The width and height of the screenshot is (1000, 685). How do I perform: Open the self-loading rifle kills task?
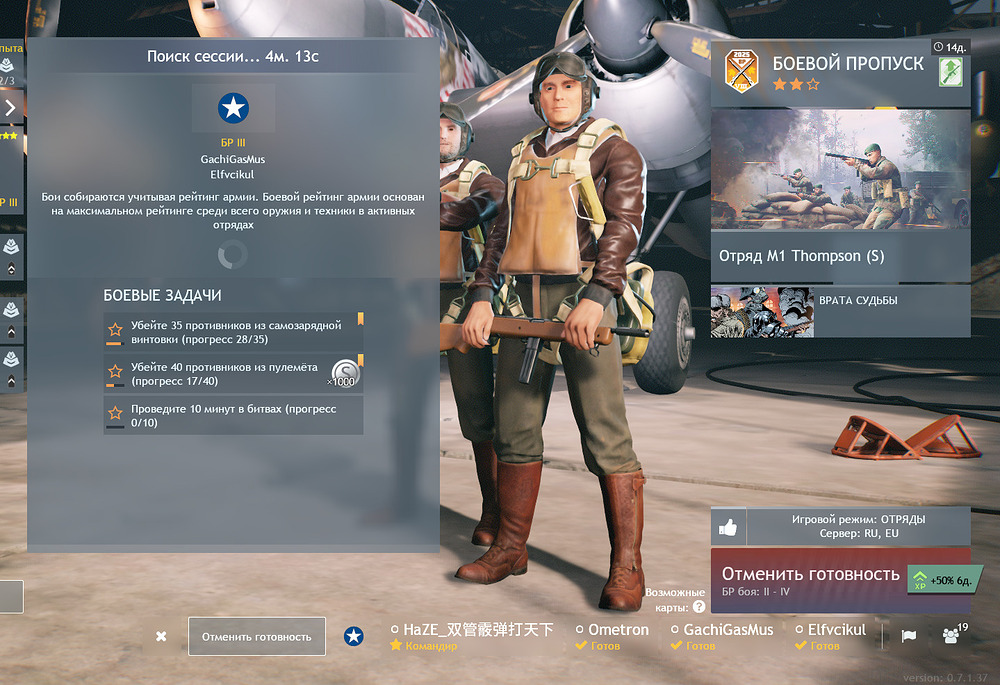pyautogui.click(x=233, y=332)
